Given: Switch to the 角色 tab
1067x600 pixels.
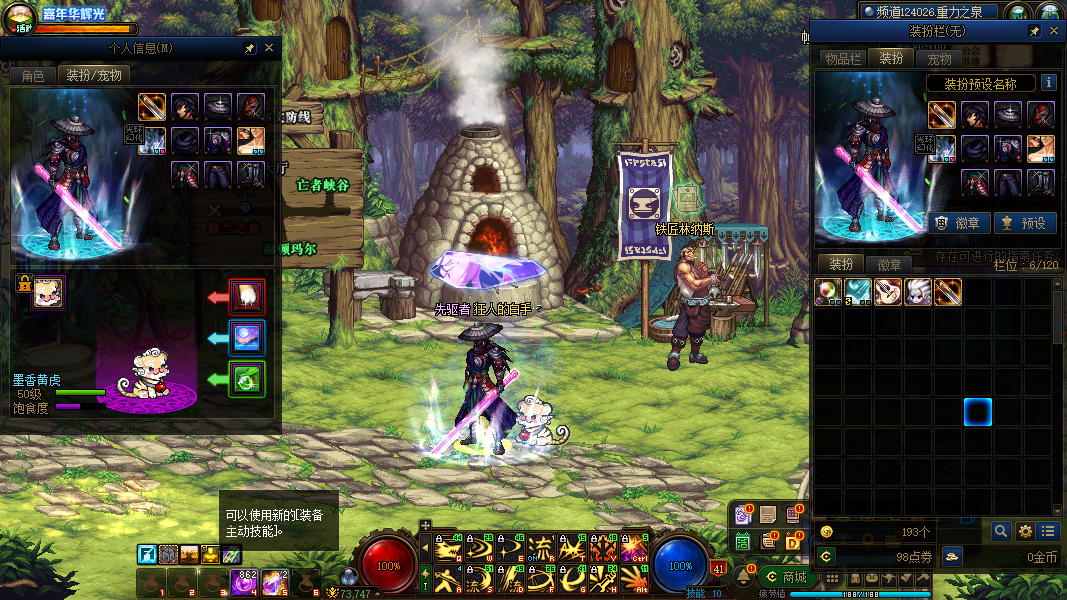Looking at the screenshot, I should click(x=33, y=75).
